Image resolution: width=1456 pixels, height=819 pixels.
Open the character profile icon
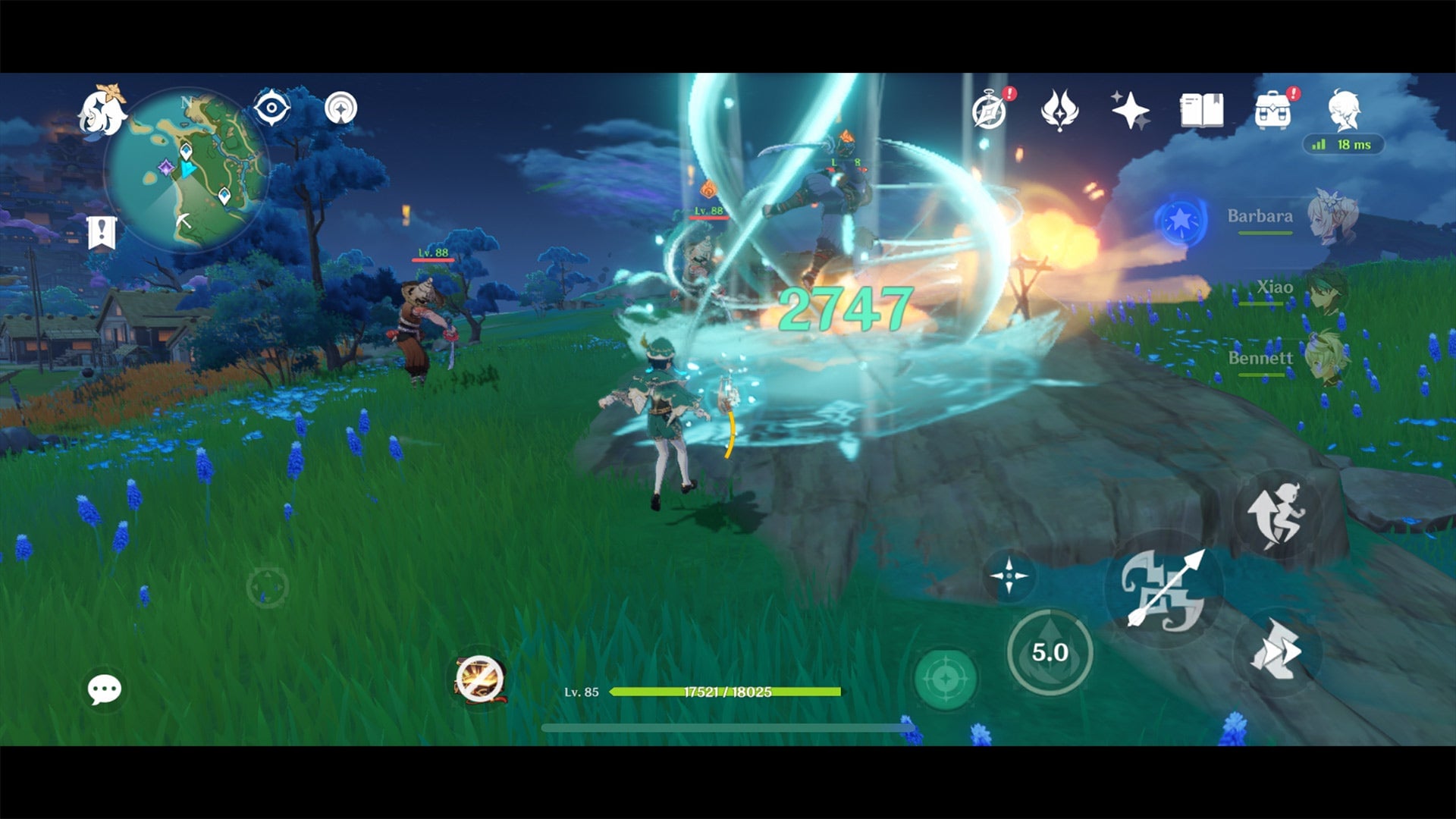click(x=1346, y=111)
